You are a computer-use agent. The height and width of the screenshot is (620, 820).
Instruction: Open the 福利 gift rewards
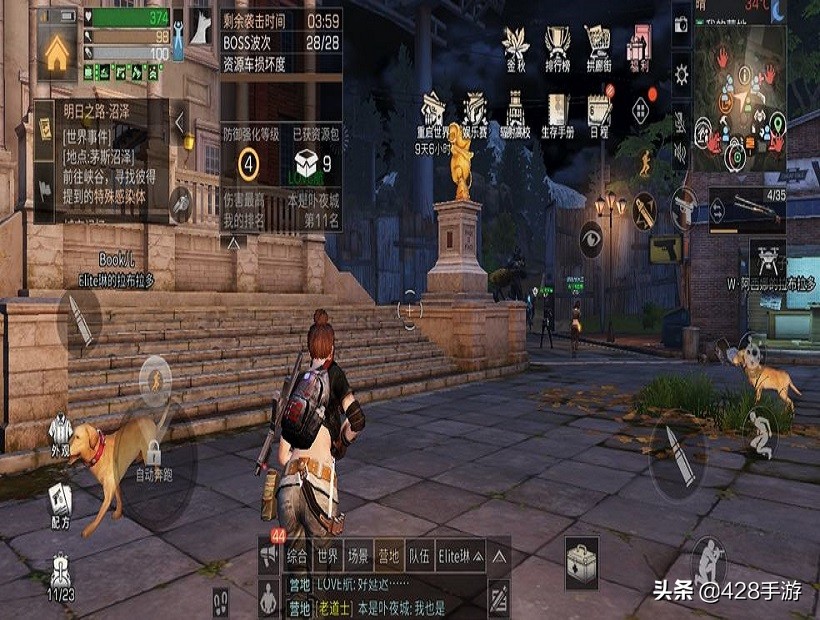point(639,47)
